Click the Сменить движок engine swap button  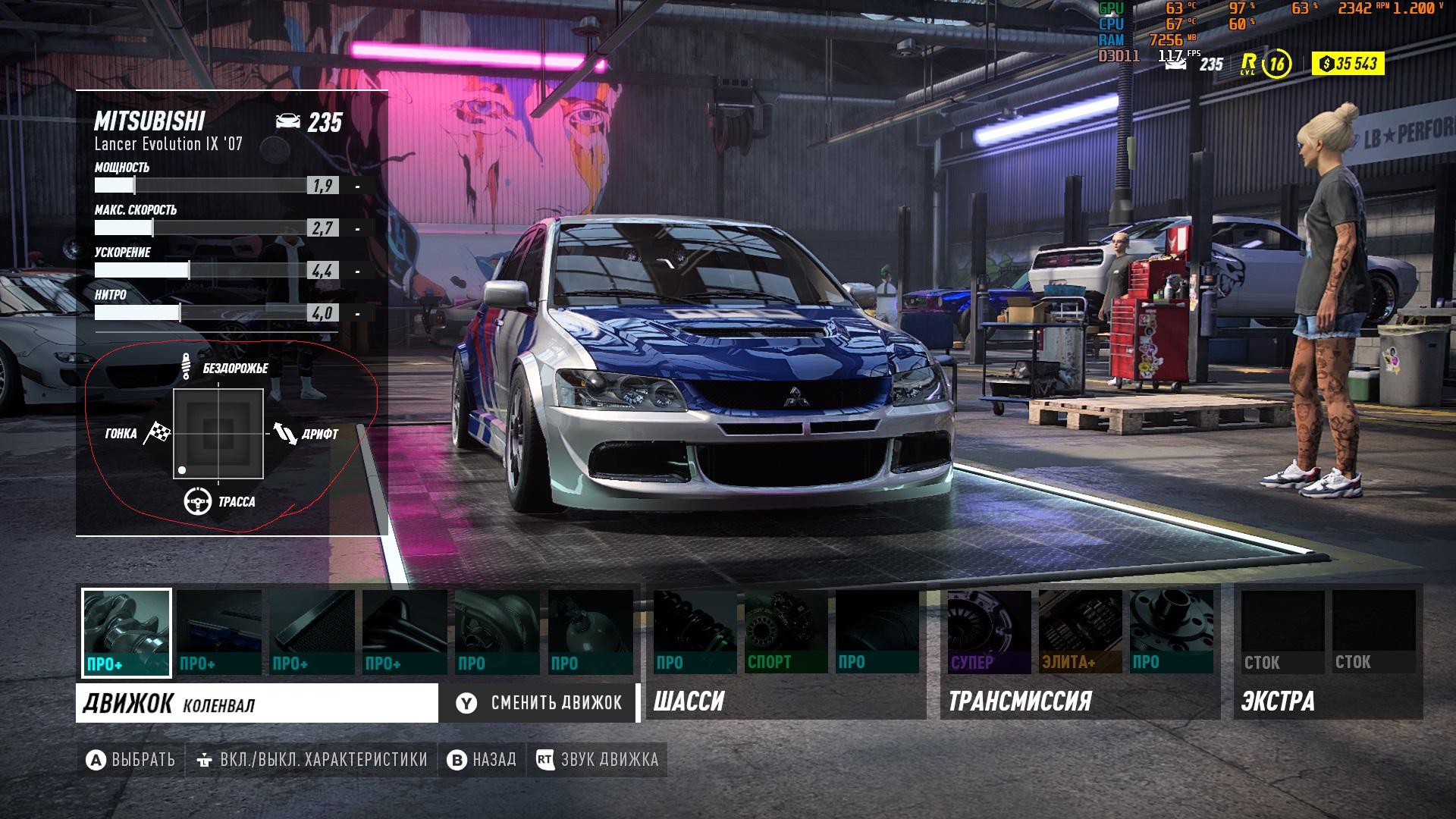click(x=539, y=703)
